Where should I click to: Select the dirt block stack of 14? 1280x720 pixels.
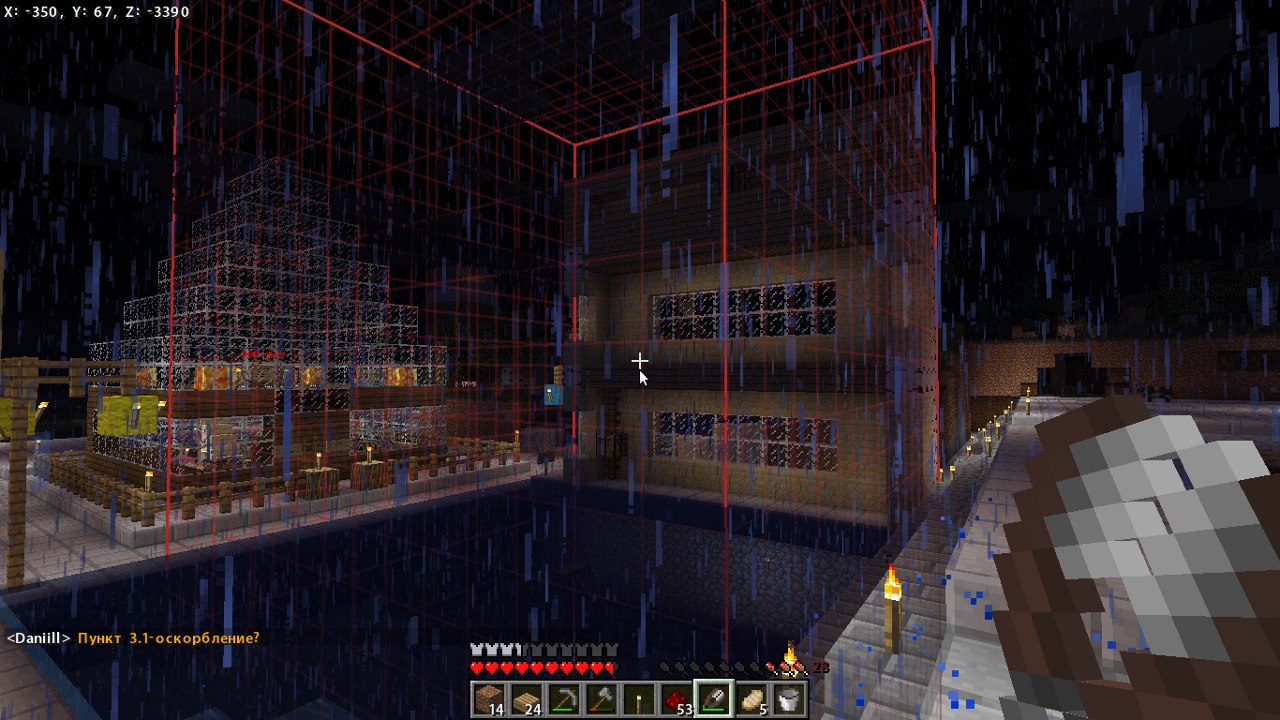[x=490, y=699]
